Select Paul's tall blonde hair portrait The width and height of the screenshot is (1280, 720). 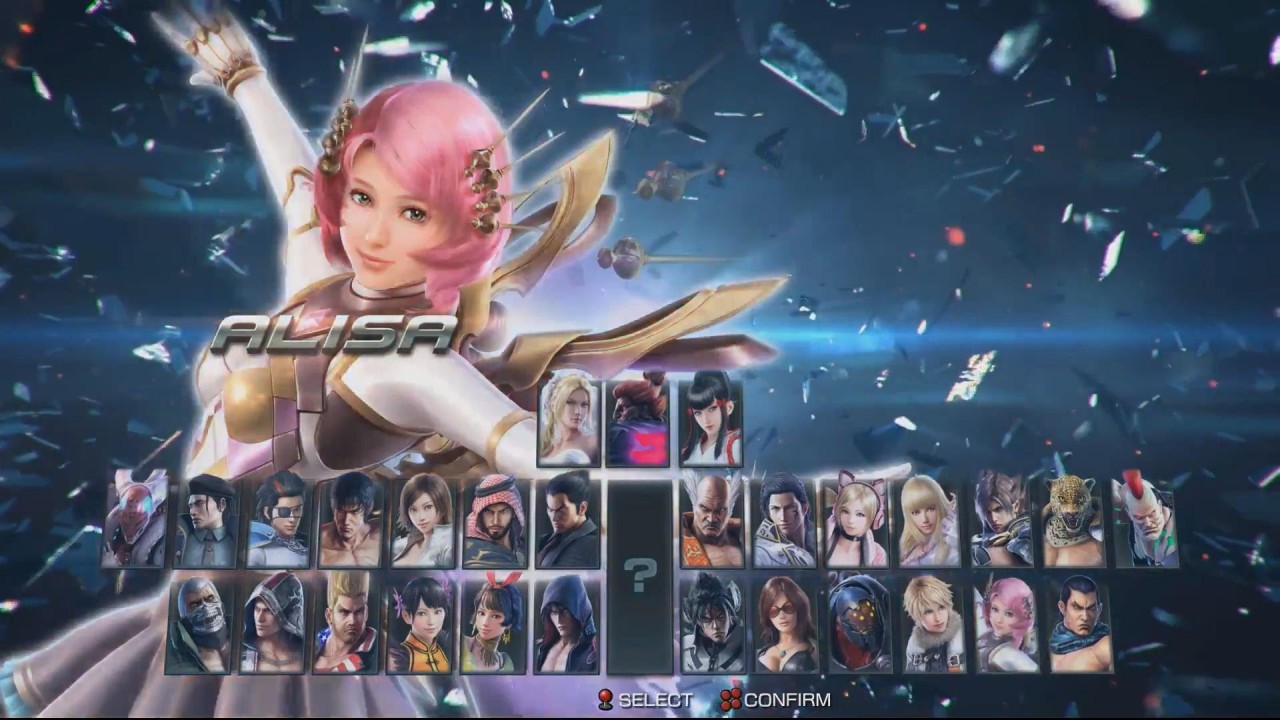(344, 623)
